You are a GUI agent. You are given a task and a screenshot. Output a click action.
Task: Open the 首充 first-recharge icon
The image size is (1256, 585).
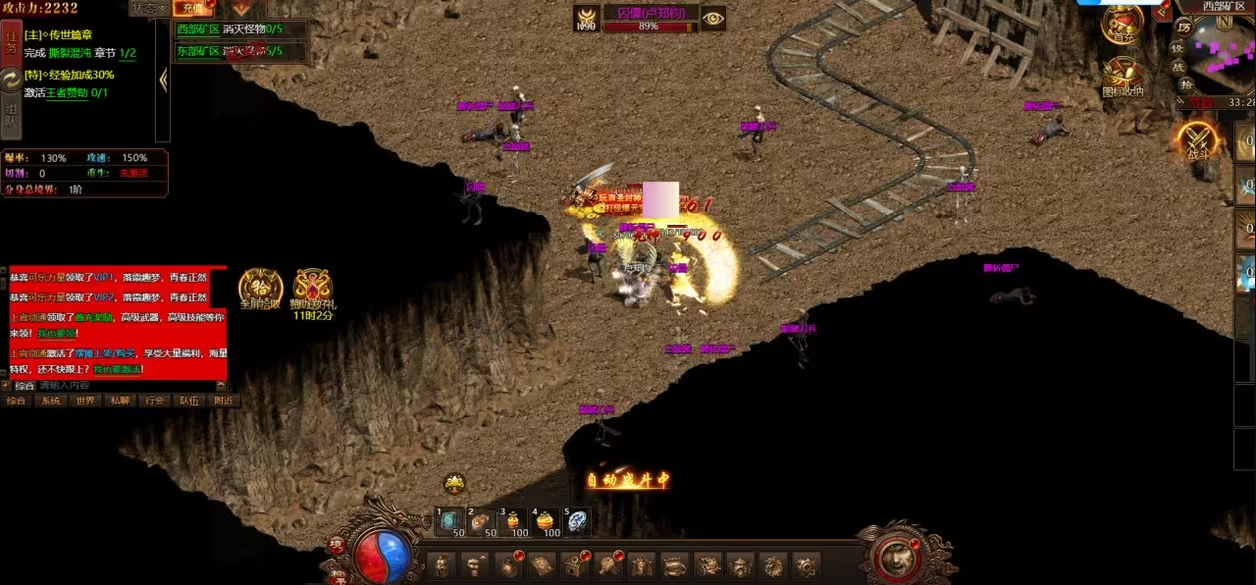pyautogui.click(x=1123, y=24)
